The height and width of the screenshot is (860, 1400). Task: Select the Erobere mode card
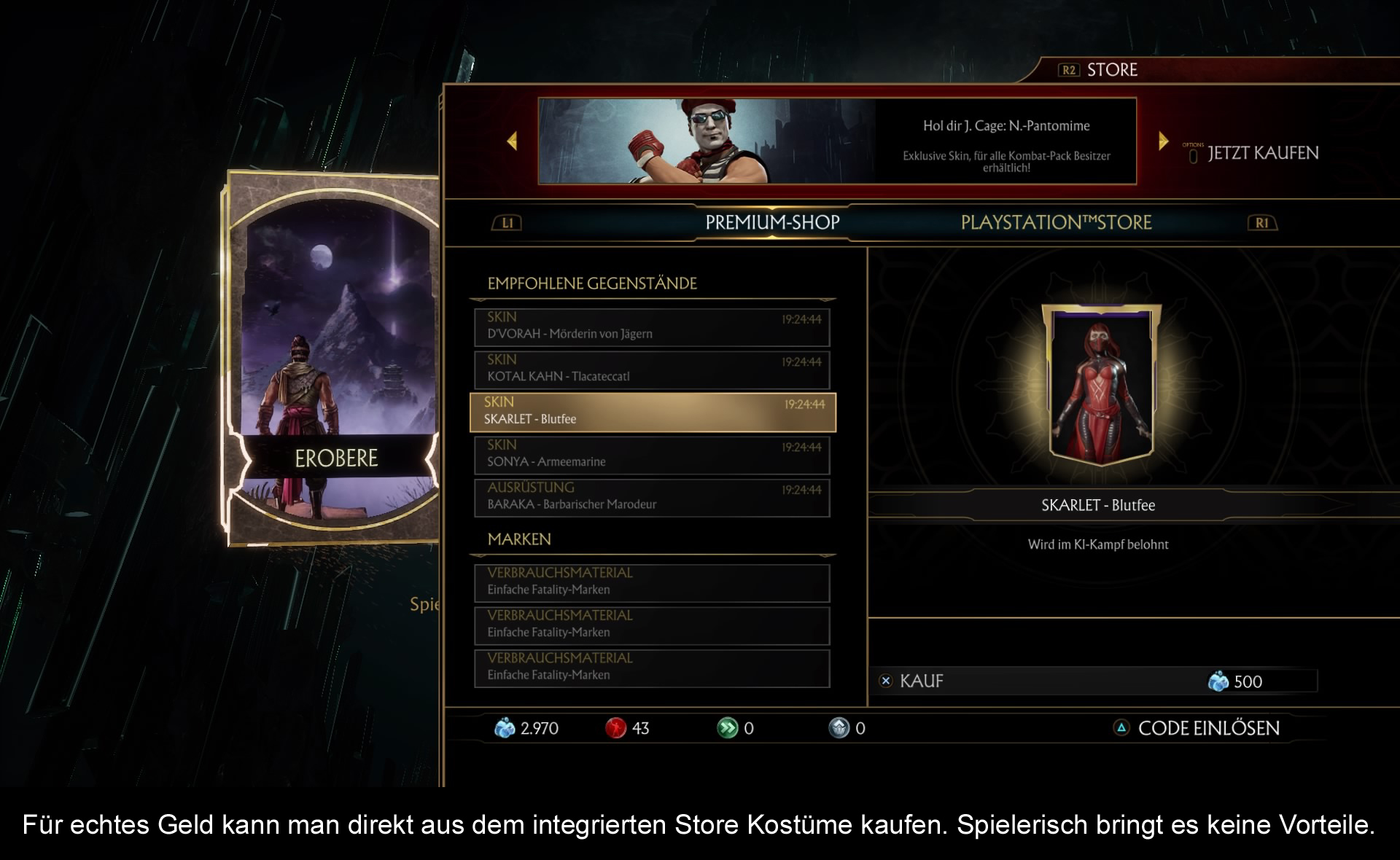(x=335, y=359)
